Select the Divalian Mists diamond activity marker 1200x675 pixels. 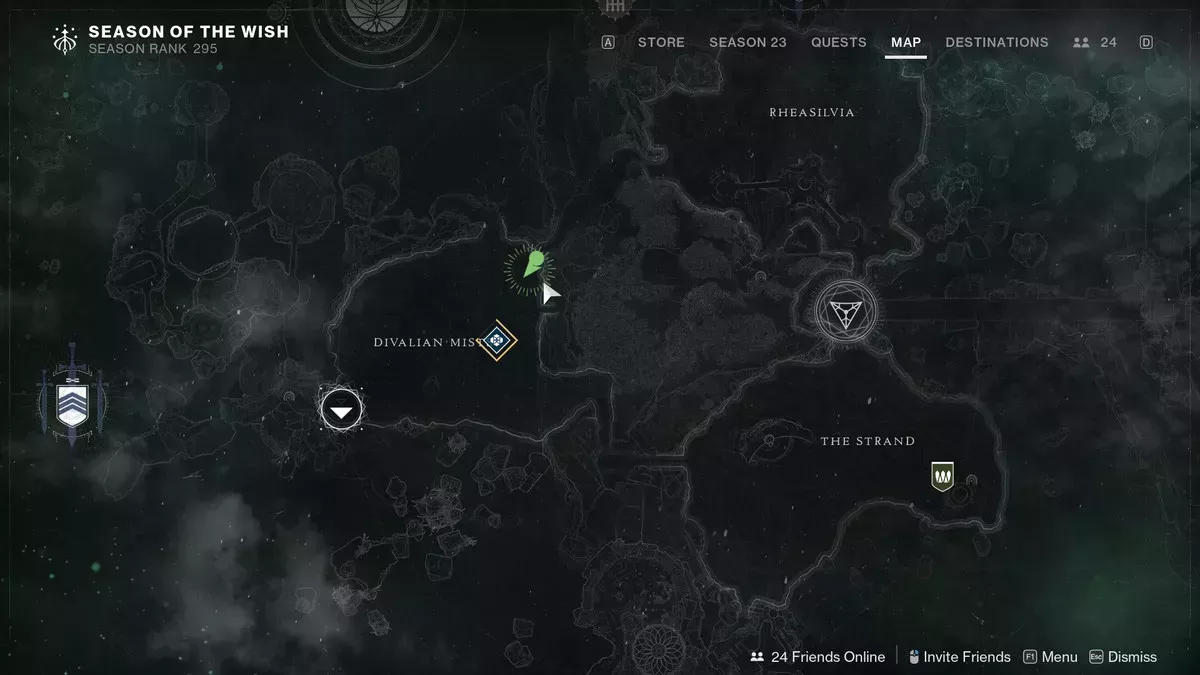coord(497,342)
